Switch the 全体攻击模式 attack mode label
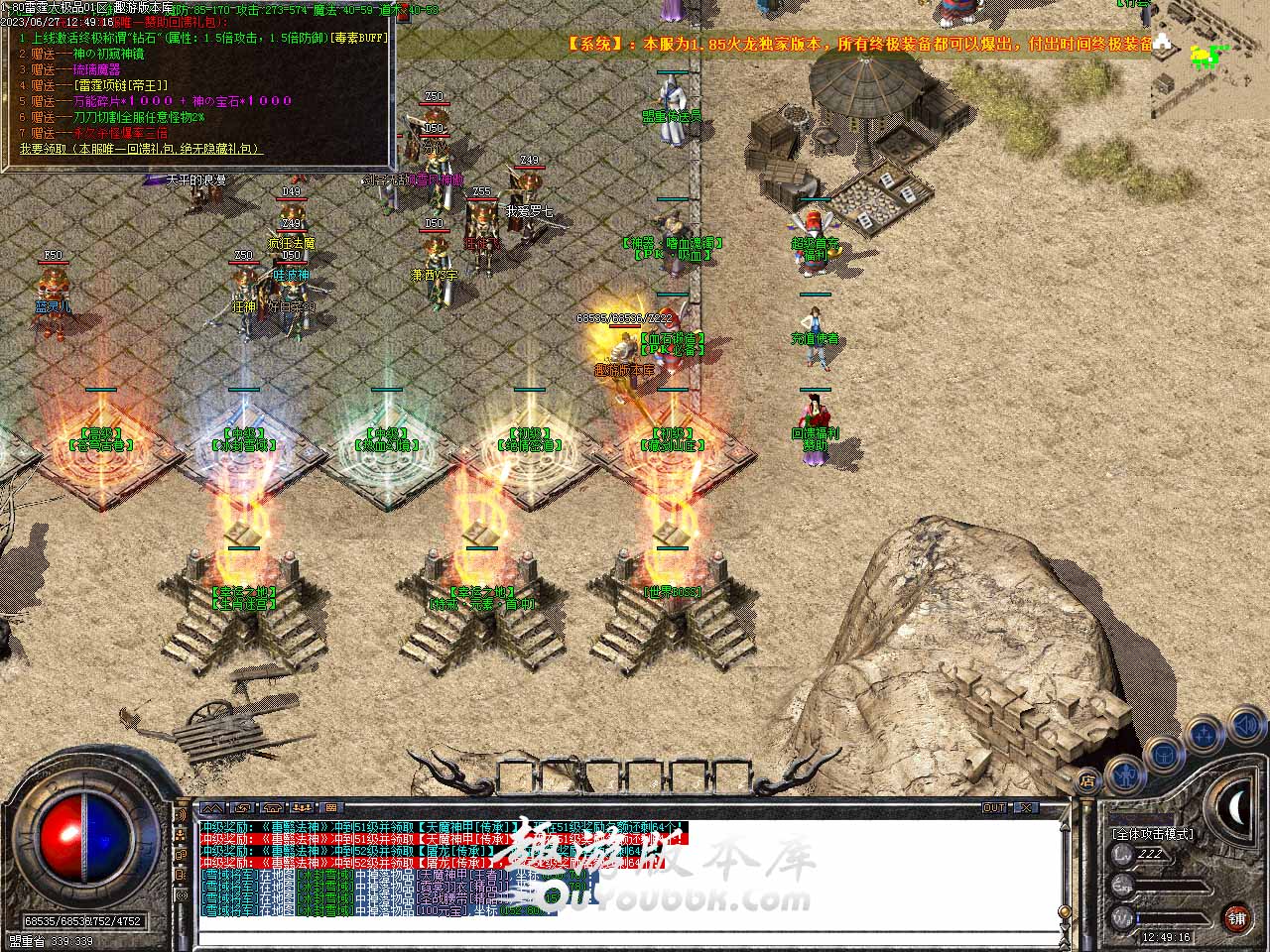 (1152, 834)
